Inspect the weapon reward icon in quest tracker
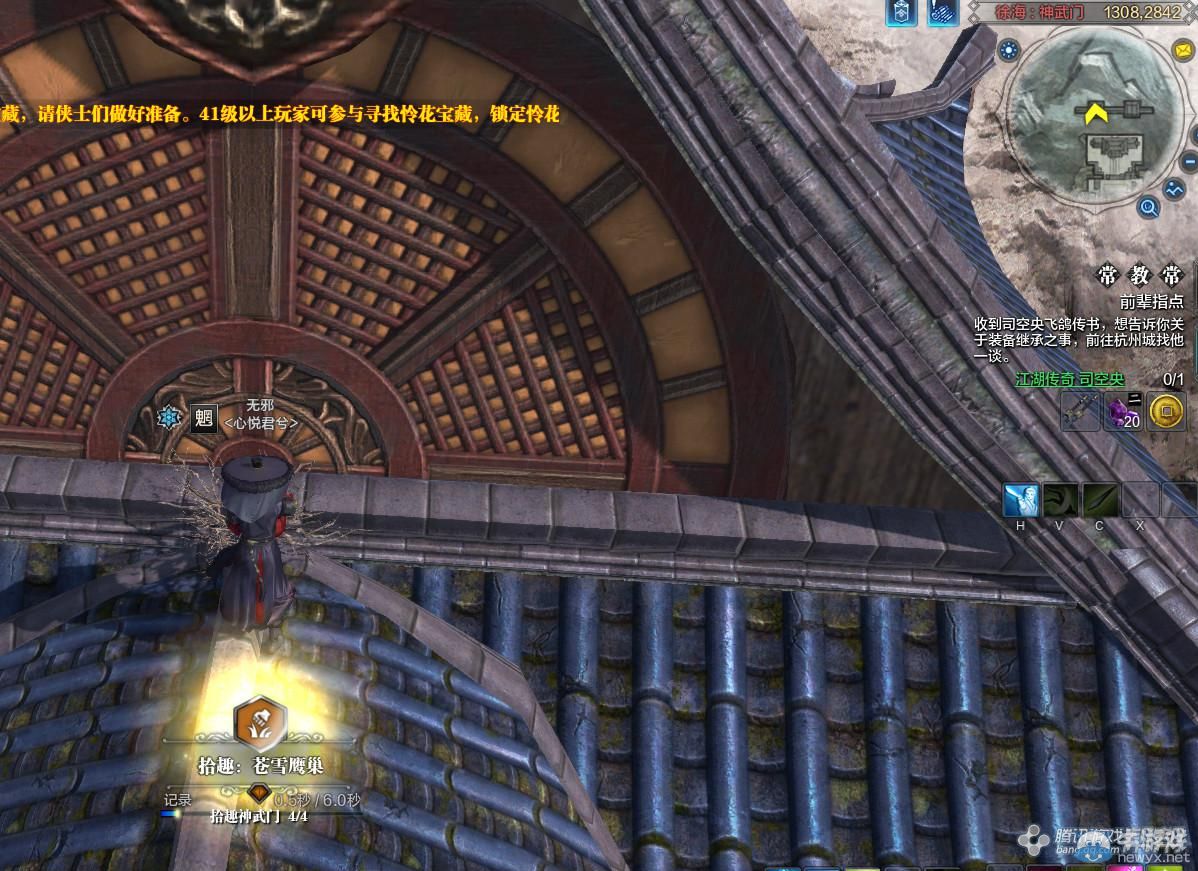 click(x=1081, y=410)
